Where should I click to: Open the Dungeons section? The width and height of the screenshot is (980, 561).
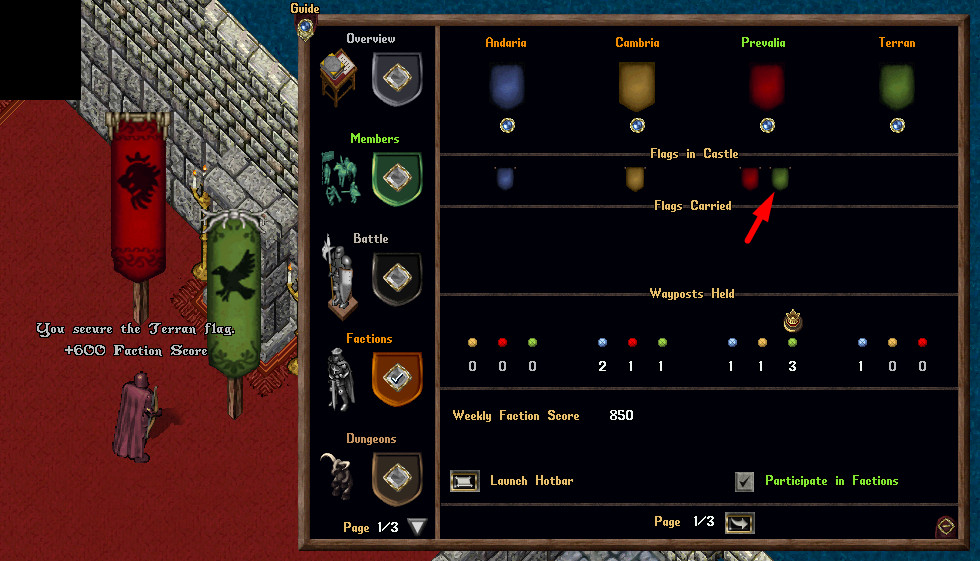point(396,478)
